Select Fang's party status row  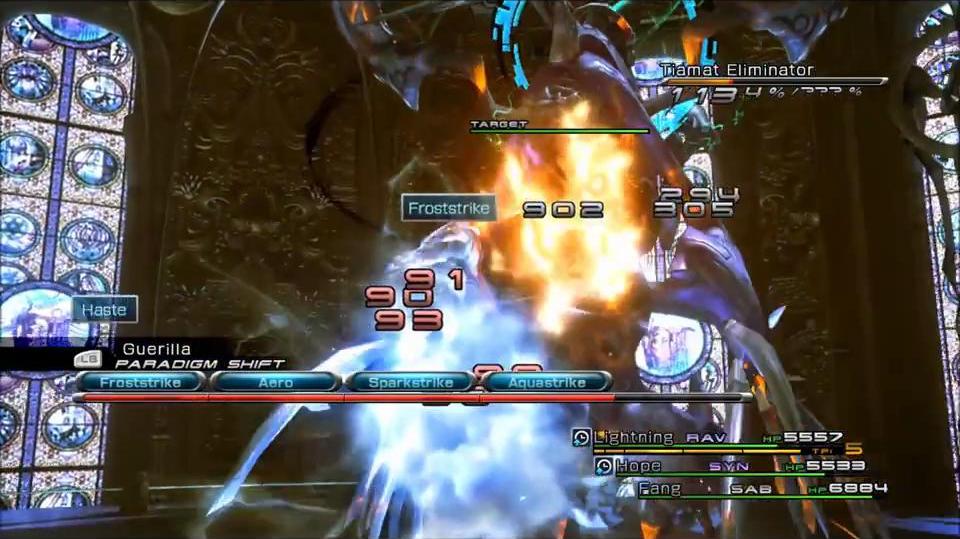(760, 489)
